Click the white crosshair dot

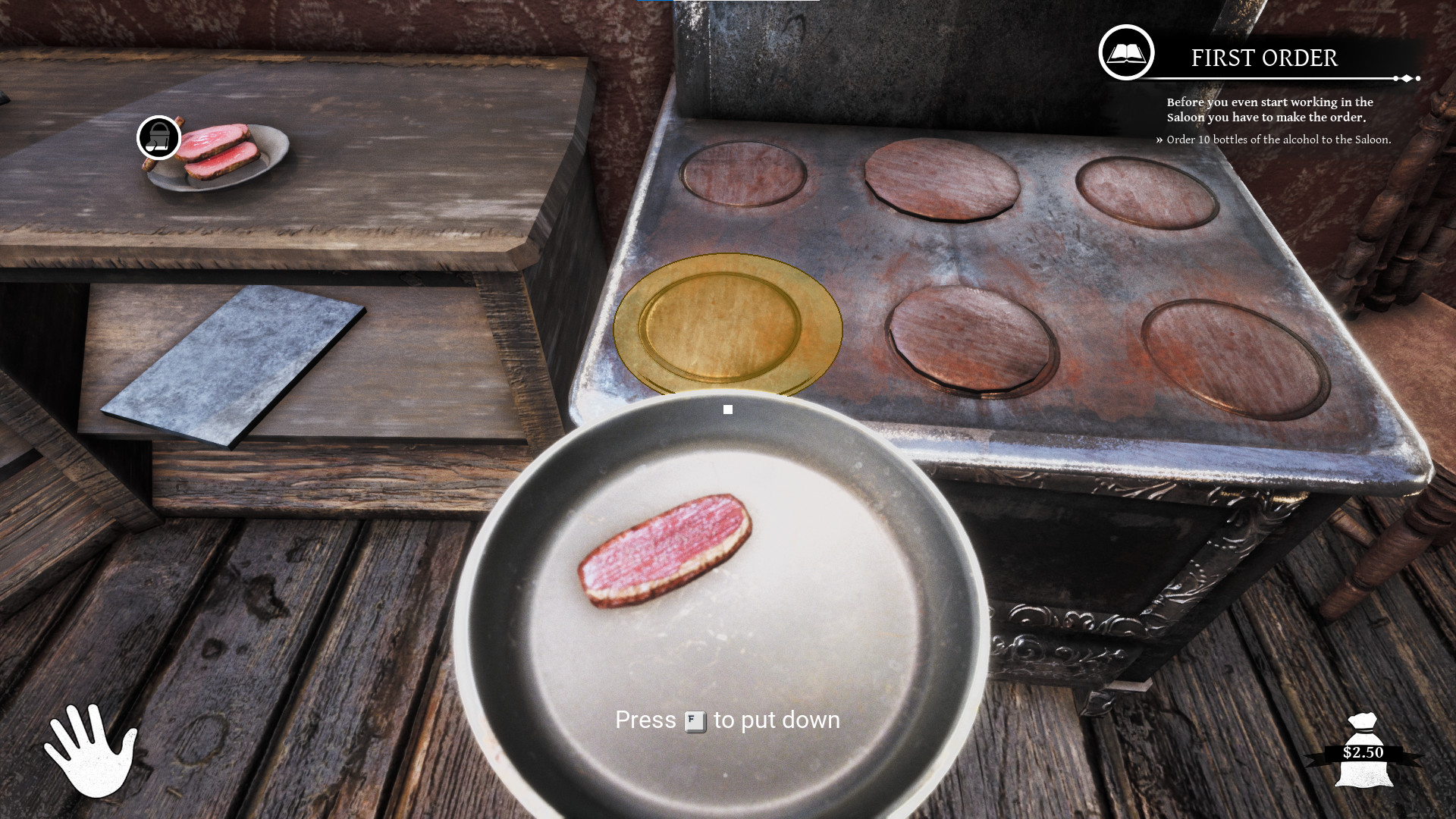[x=727, y=409]
